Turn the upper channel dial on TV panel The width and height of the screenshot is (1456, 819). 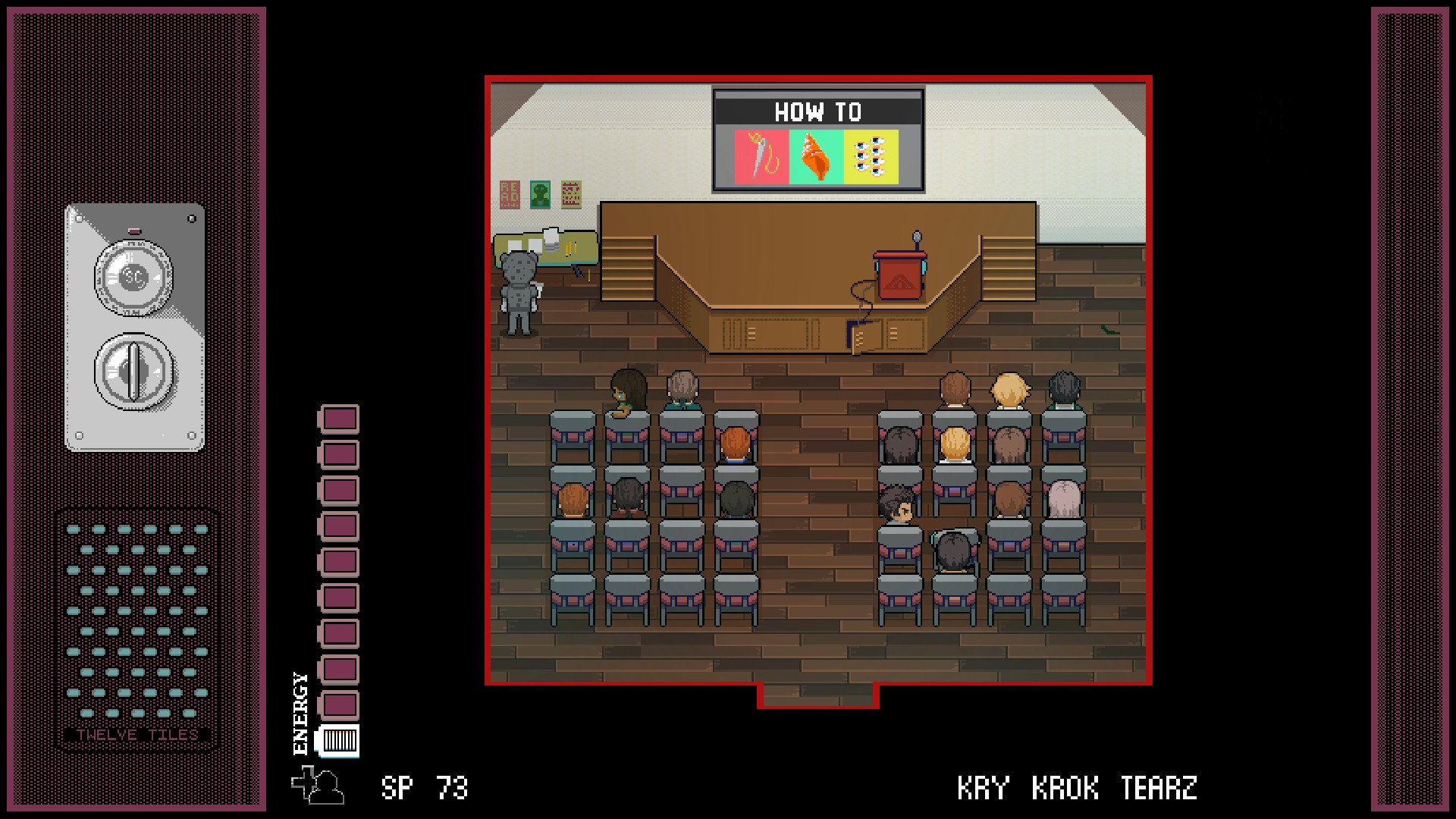pos(134,277)
